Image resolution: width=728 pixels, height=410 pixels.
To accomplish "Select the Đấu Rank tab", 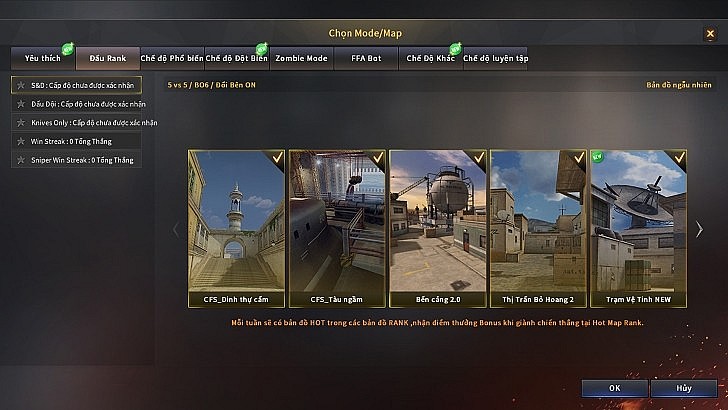I will [x=107, y=59].
